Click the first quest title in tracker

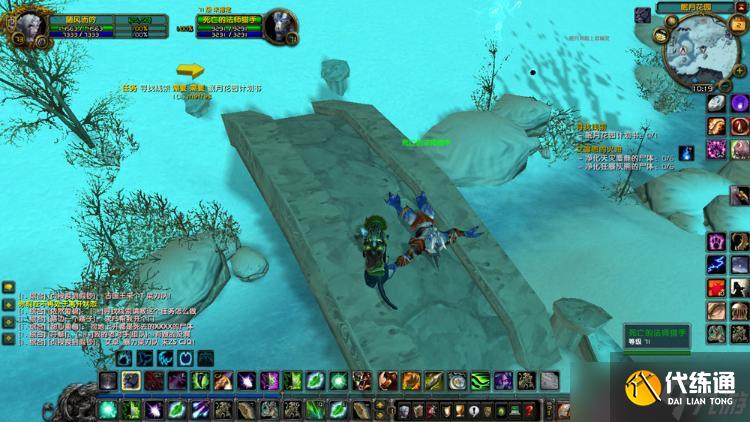click(x=592, y=127)
